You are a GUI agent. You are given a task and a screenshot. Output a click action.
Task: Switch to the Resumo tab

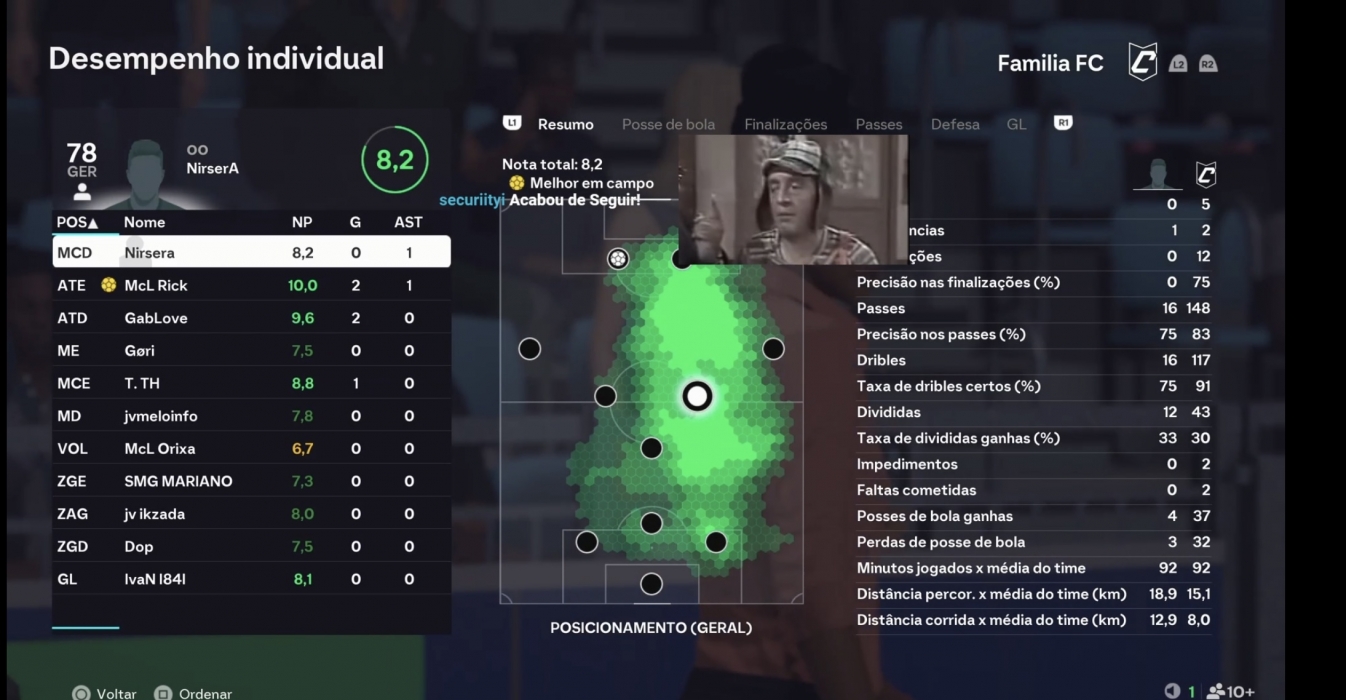(x=565, y=124)
